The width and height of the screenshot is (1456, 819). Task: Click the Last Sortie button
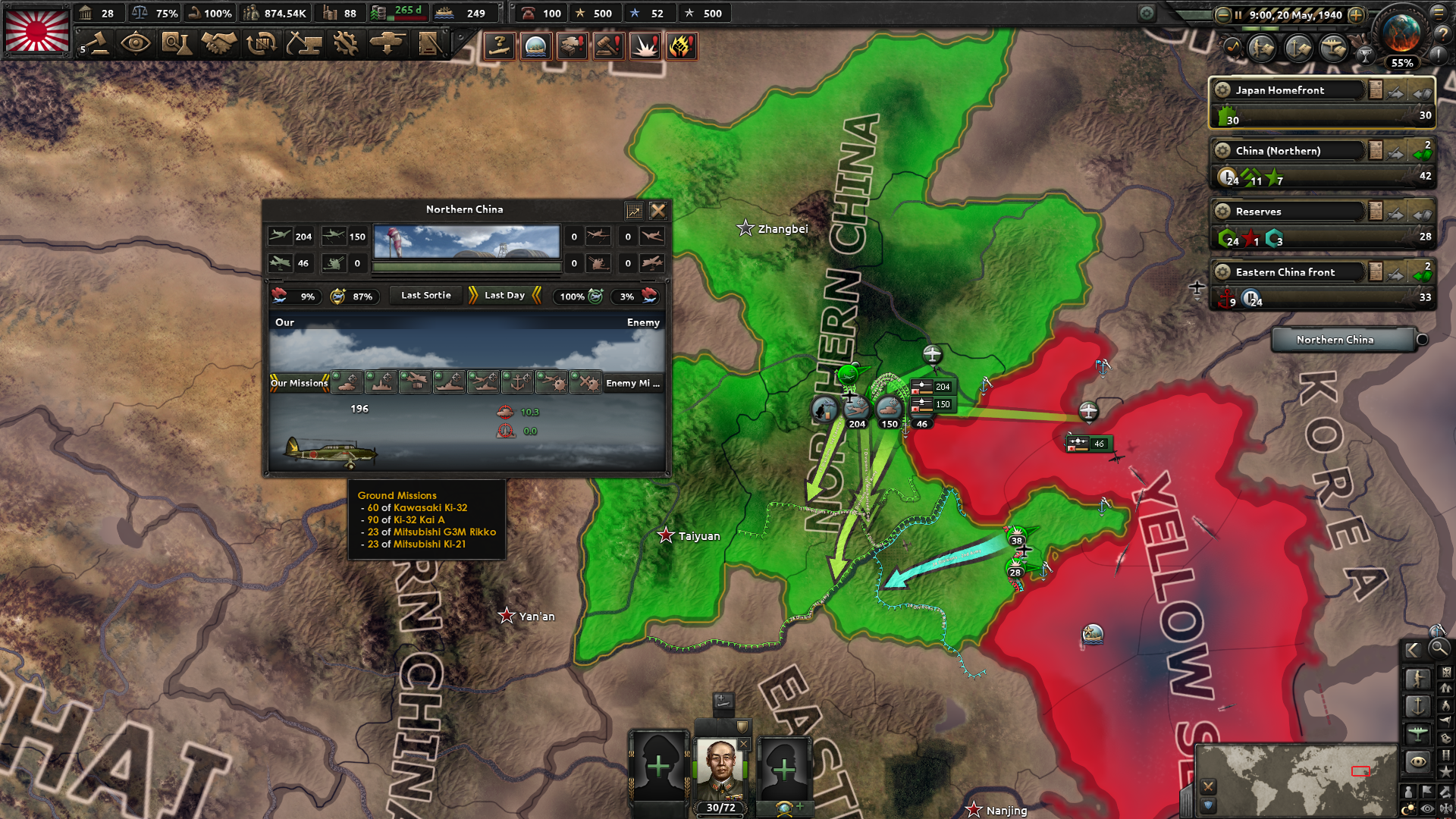tap(425, 296)
